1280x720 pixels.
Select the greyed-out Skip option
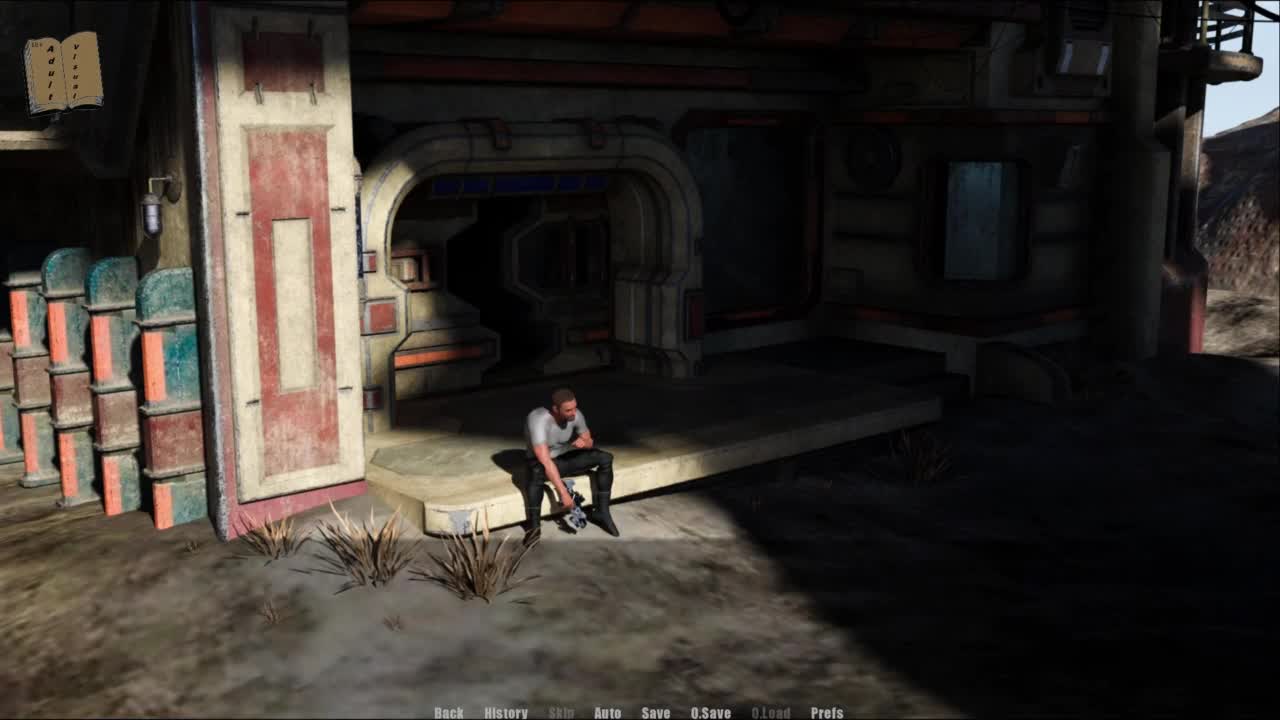click(x=562, y=713)
